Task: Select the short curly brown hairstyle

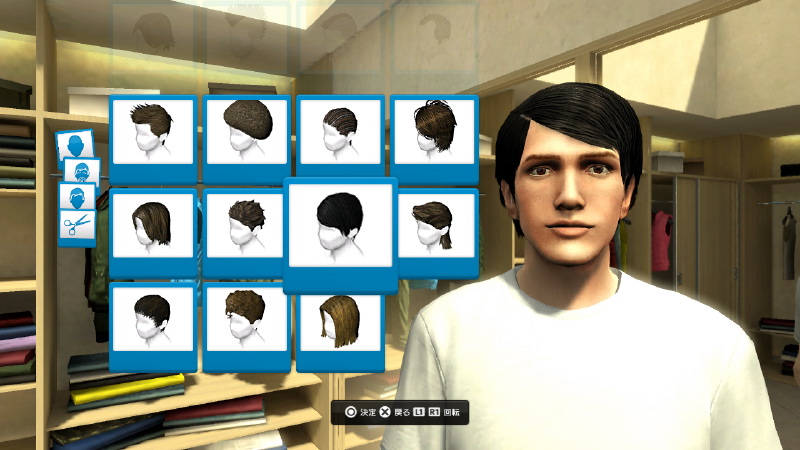Action: coord(247,319)
